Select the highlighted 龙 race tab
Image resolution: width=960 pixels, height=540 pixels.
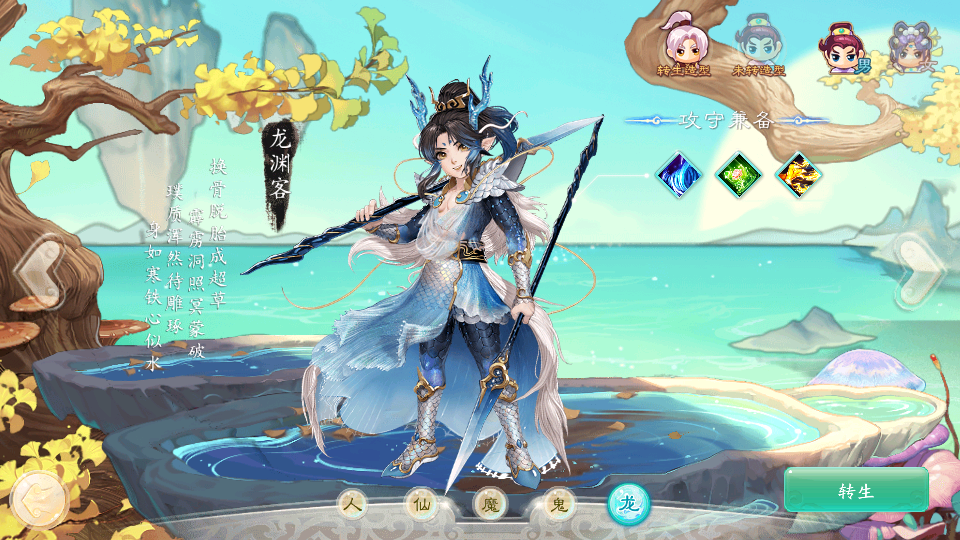tap(629, 504)
